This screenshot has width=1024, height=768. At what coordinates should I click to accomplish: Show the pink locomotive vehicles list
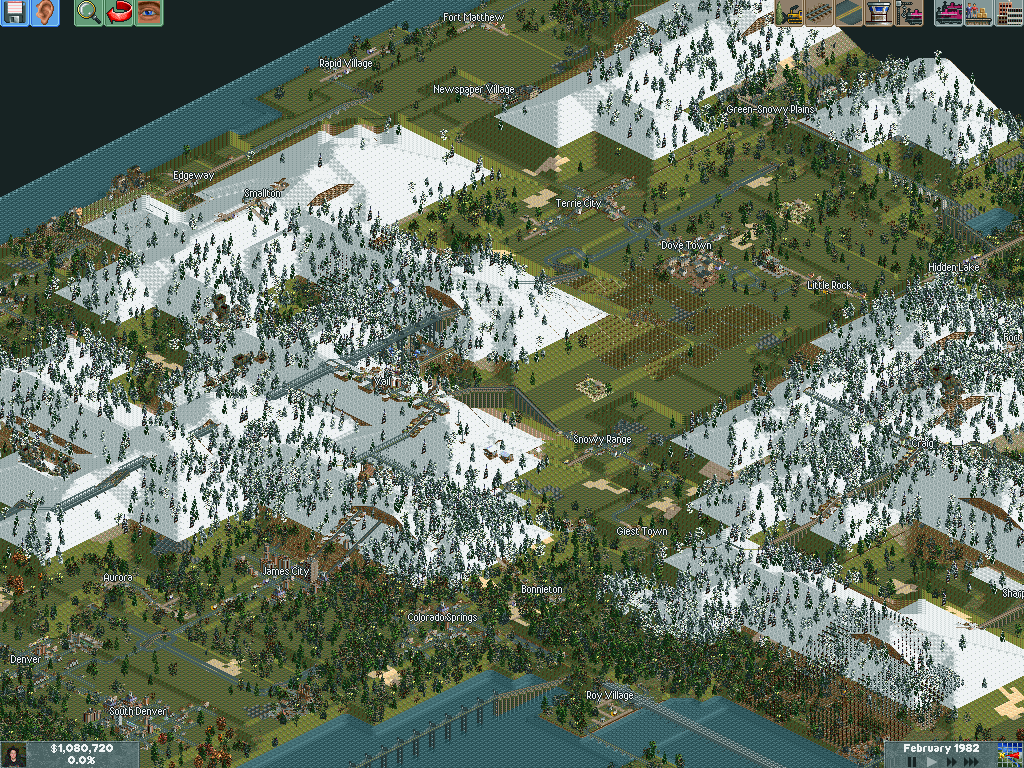pyautogui.click(x=948, y=13)
